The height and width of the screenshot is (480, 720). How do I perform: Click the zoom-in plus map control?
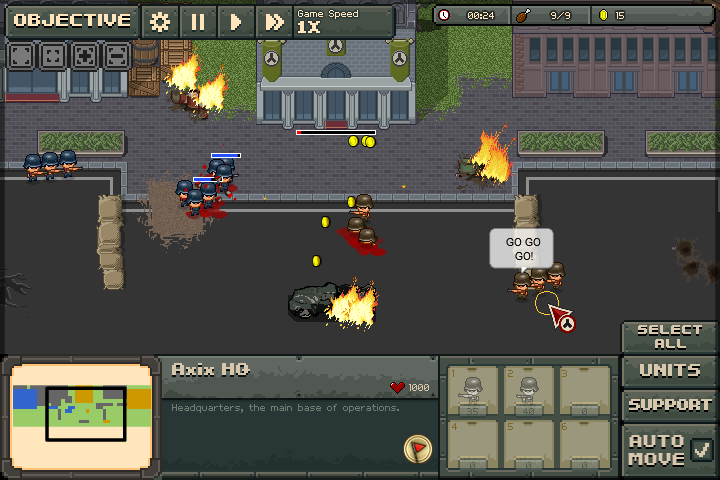86,56
